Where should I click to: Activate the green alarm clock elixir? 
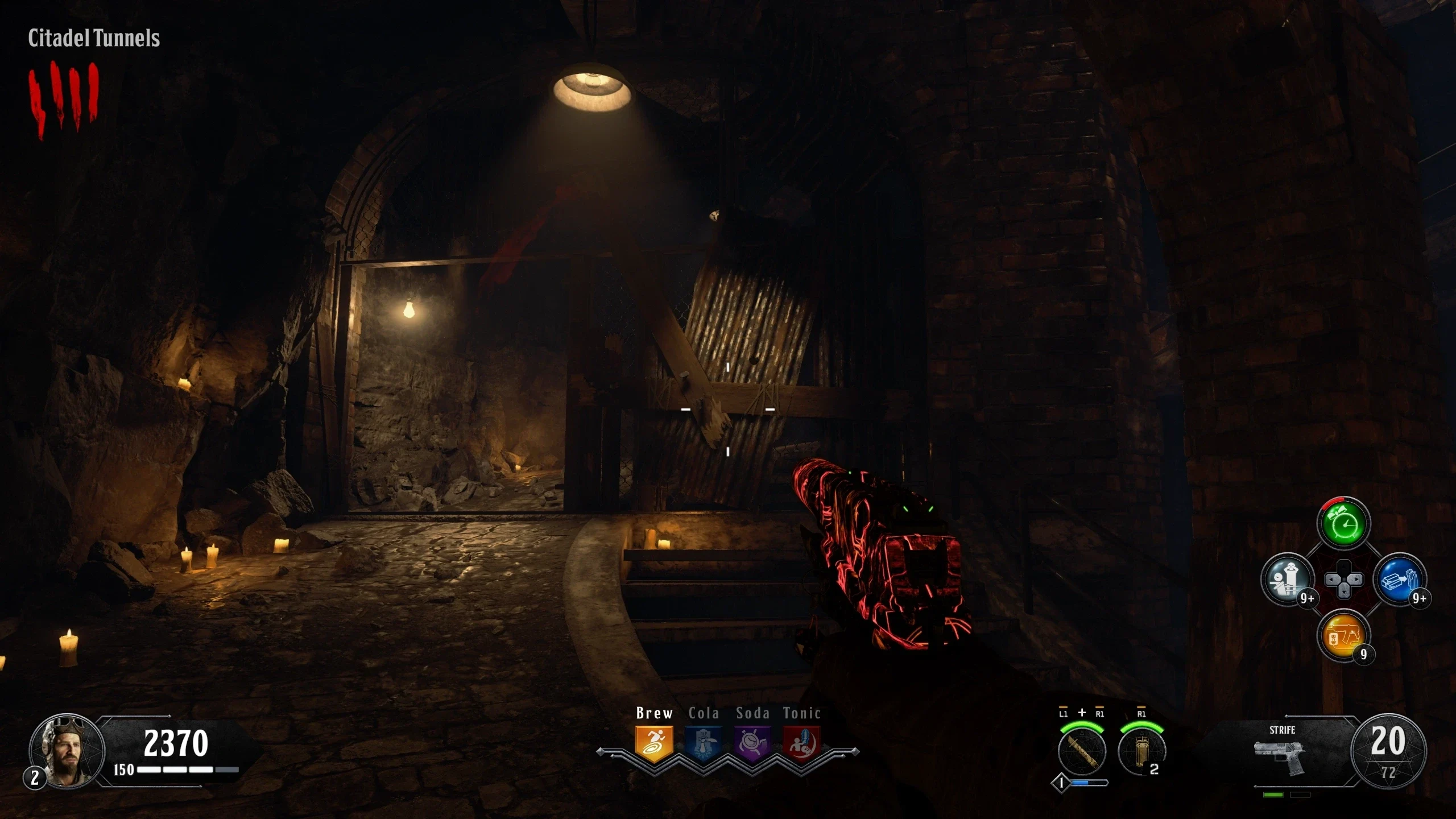(x=1343, y=524)
